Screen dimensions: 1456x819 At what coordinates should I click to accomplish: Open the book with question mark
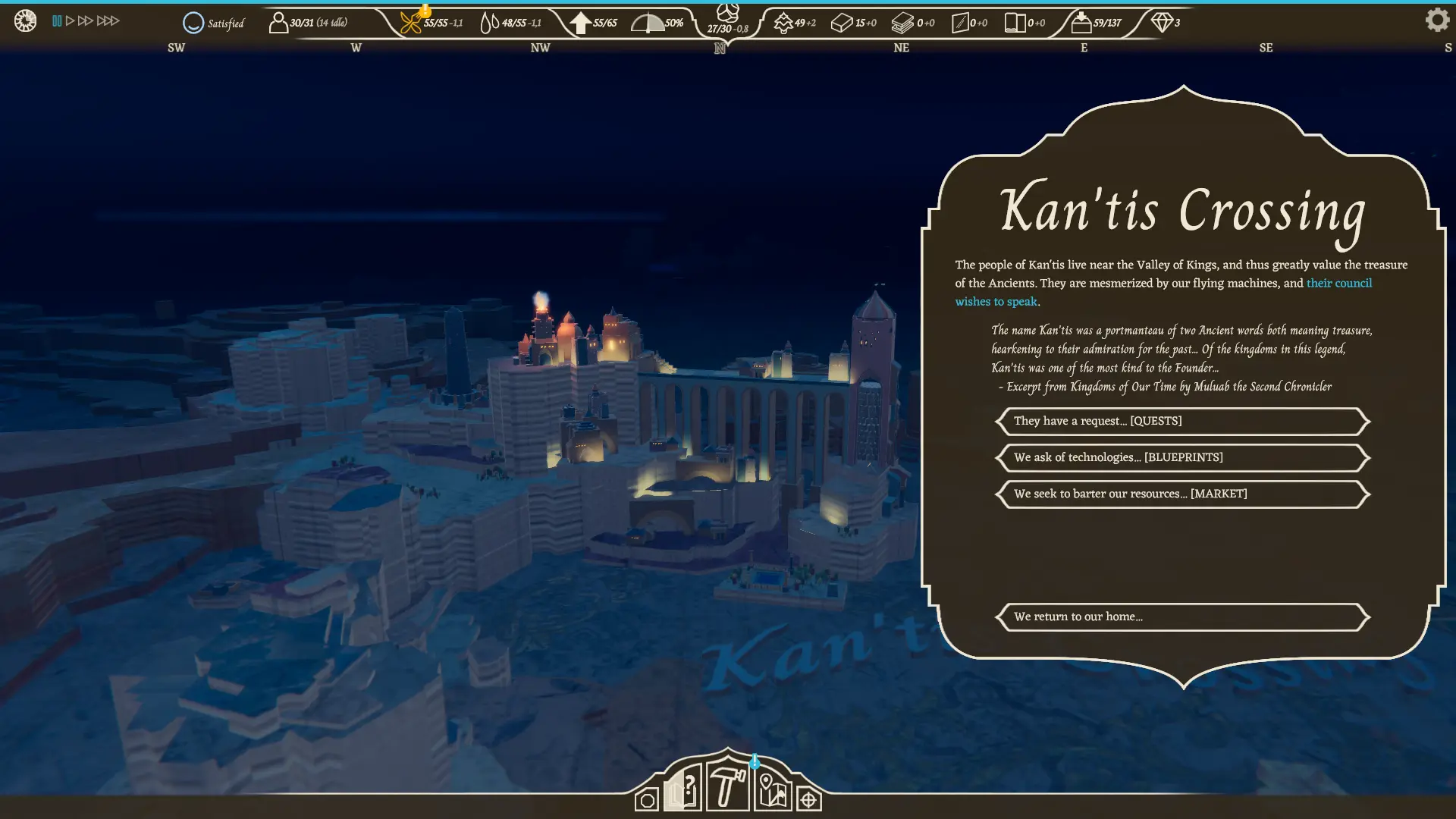(682, 789)
